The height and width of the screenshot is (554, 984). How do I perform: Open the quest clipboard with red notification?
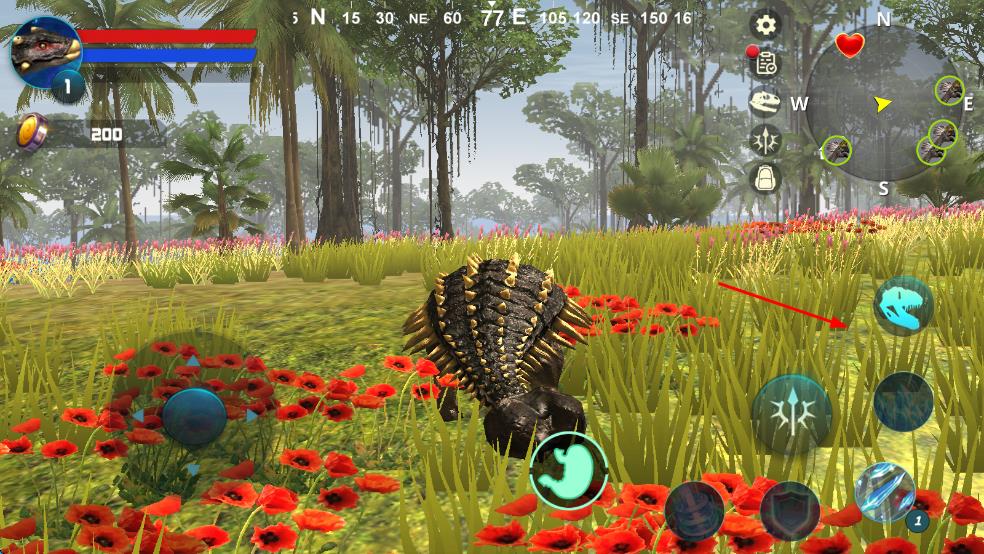point(766,63)
